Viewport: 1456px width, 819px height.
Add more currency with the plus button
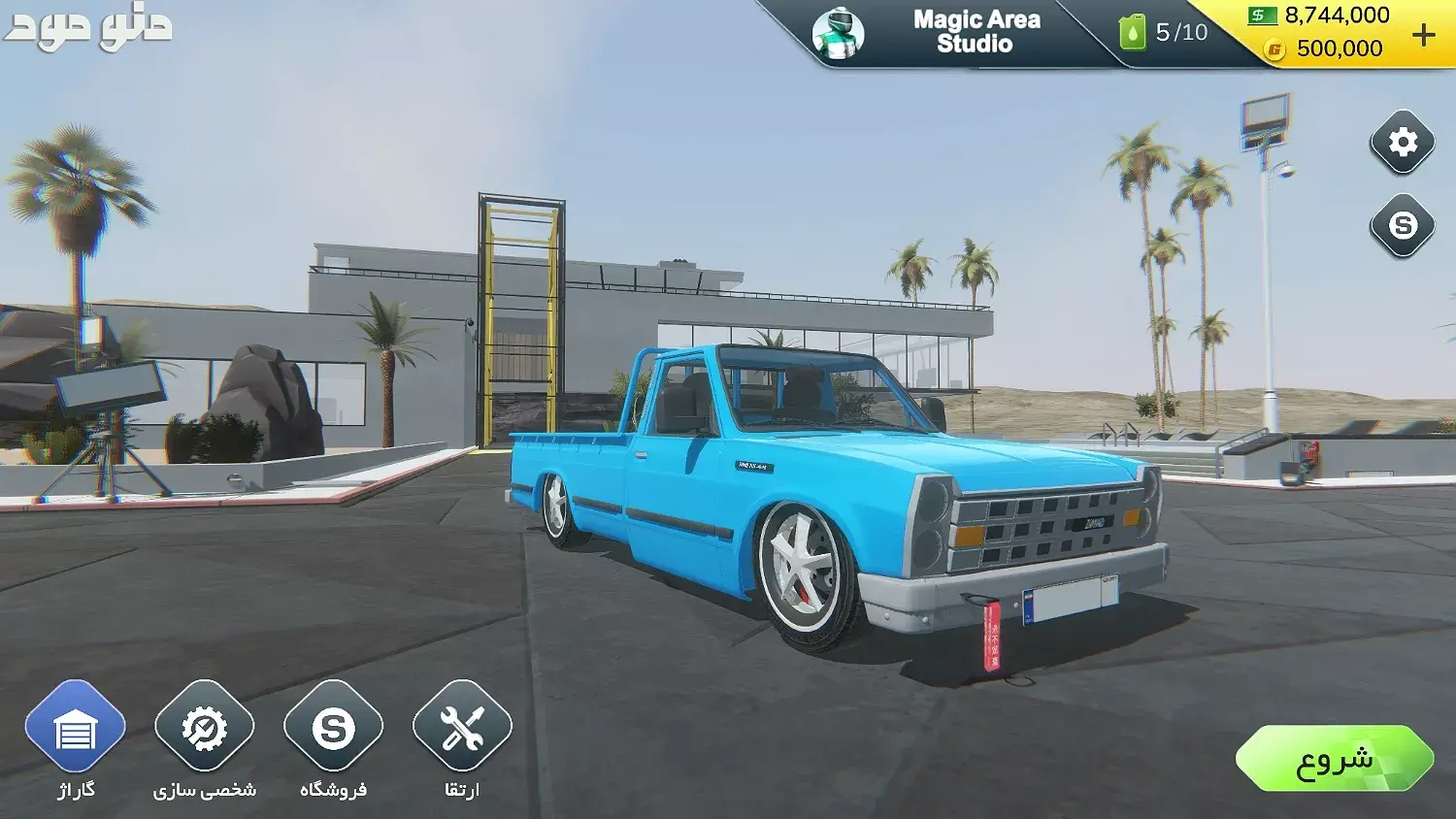1423,35
